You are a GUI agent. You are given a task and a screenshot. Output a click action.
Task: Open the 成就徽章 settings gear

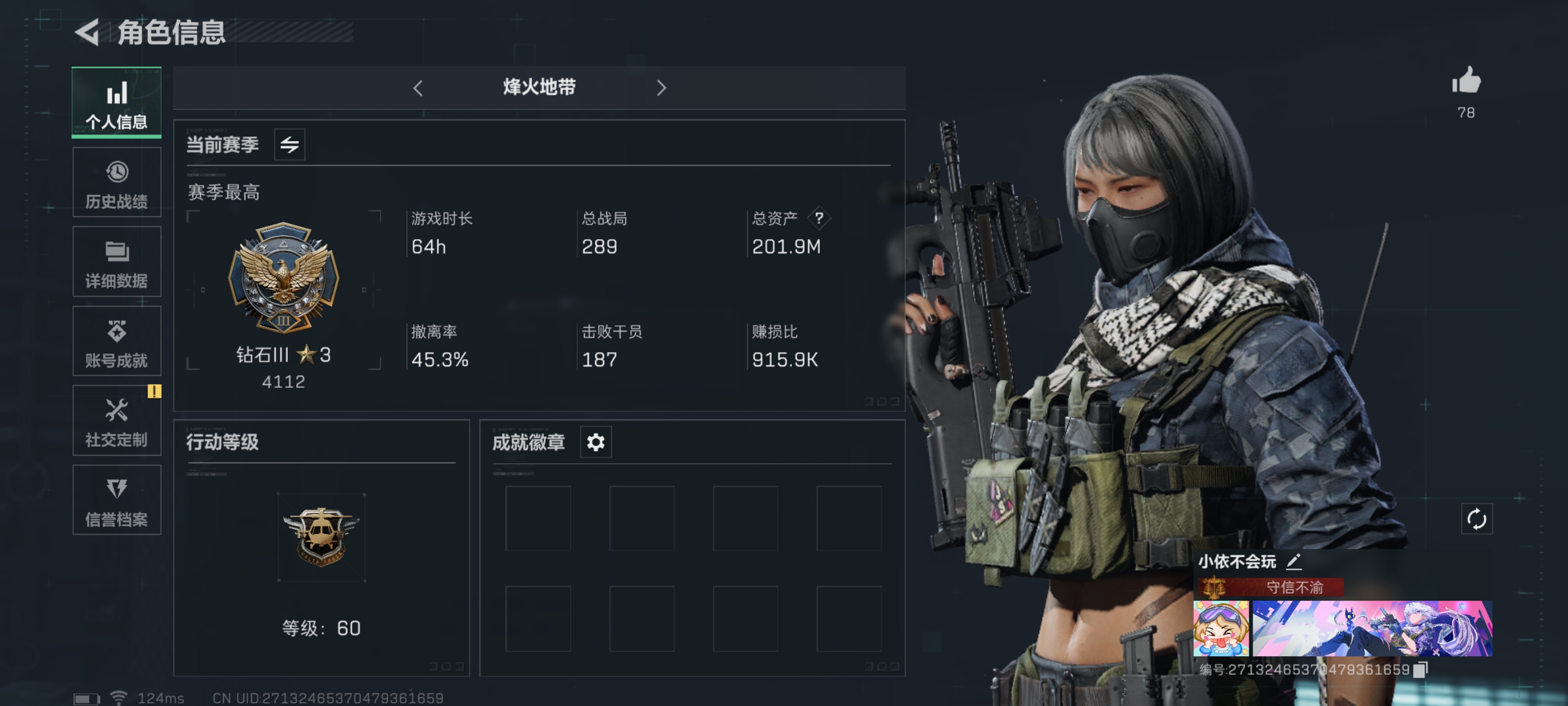pyautogui.click(x=595, y=442)
